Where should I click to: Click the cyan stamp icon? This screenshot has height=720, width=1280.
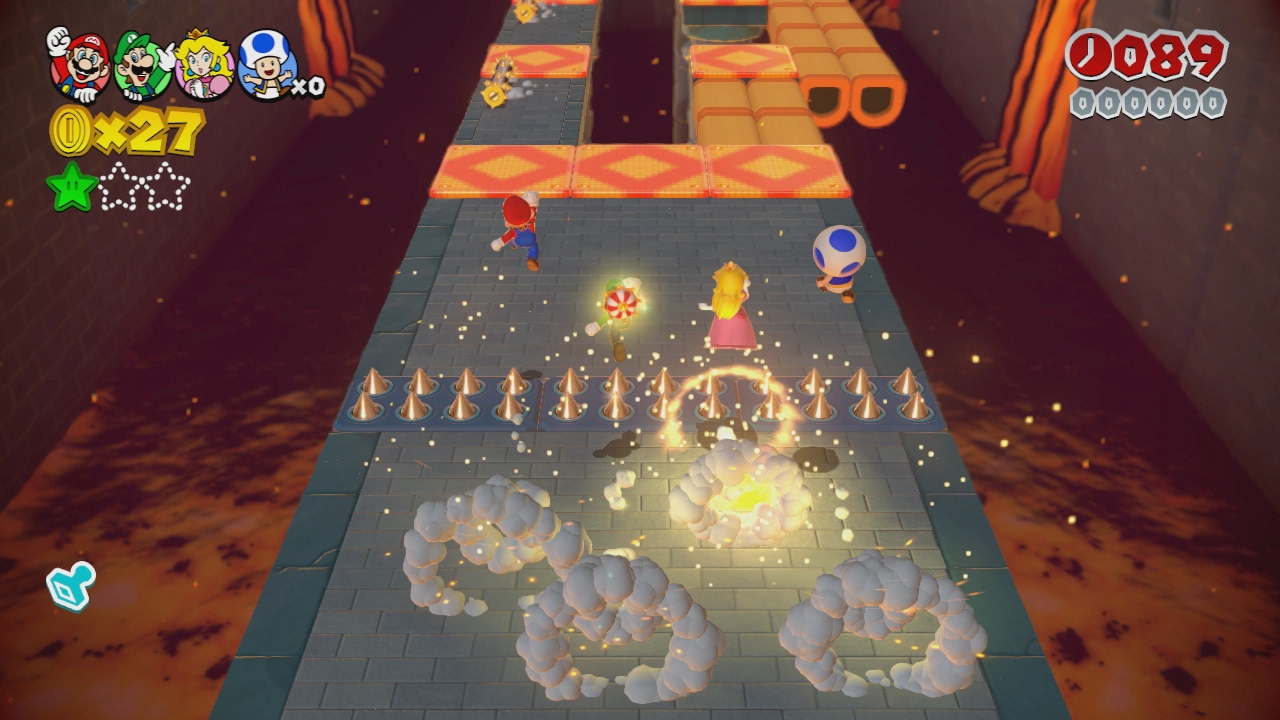point(71,585)
